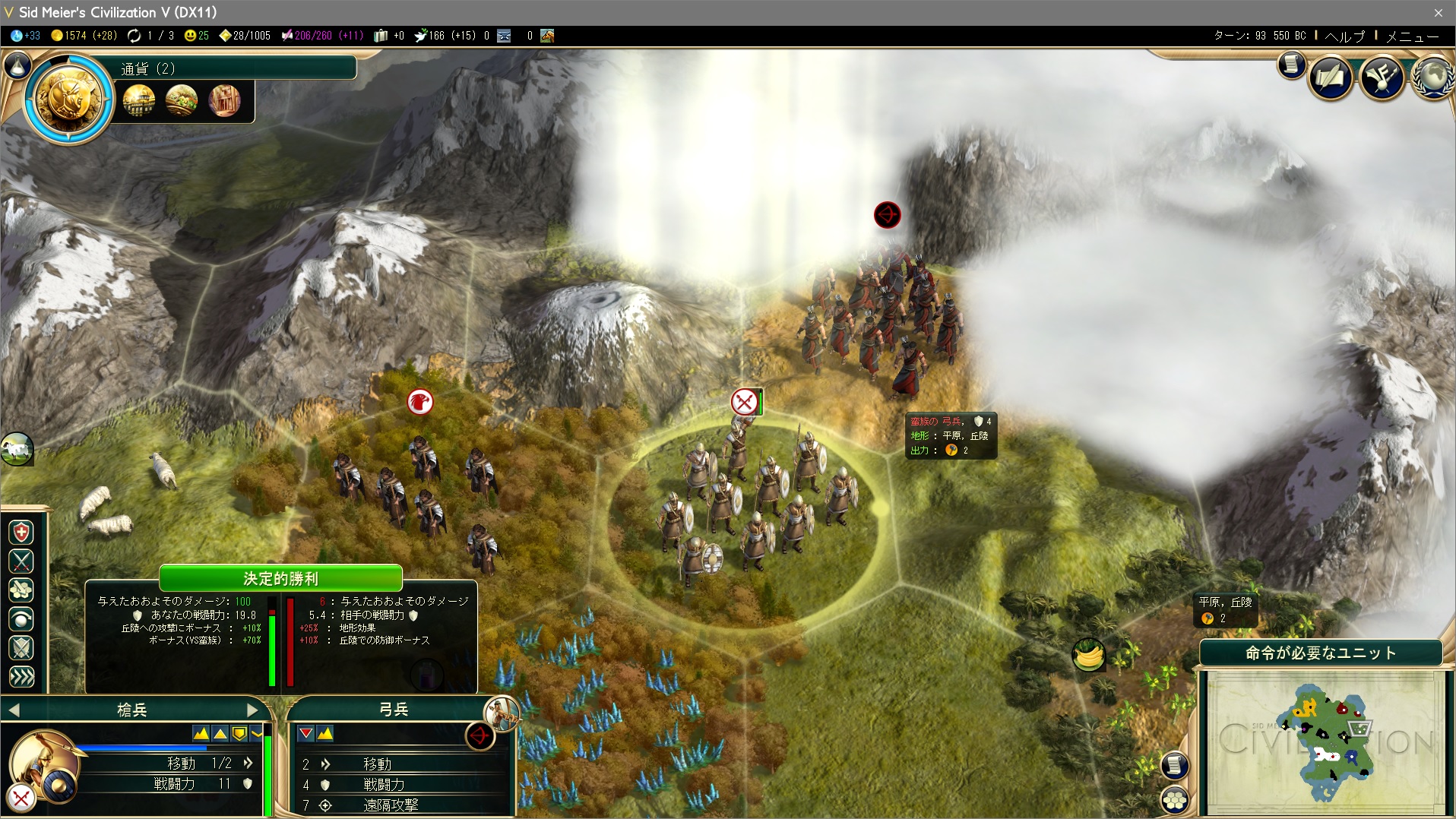Viewport: 1456px width, 819px height.
Task: Select the barbarian crossed-swords unit flag
Action: point(744,402)
